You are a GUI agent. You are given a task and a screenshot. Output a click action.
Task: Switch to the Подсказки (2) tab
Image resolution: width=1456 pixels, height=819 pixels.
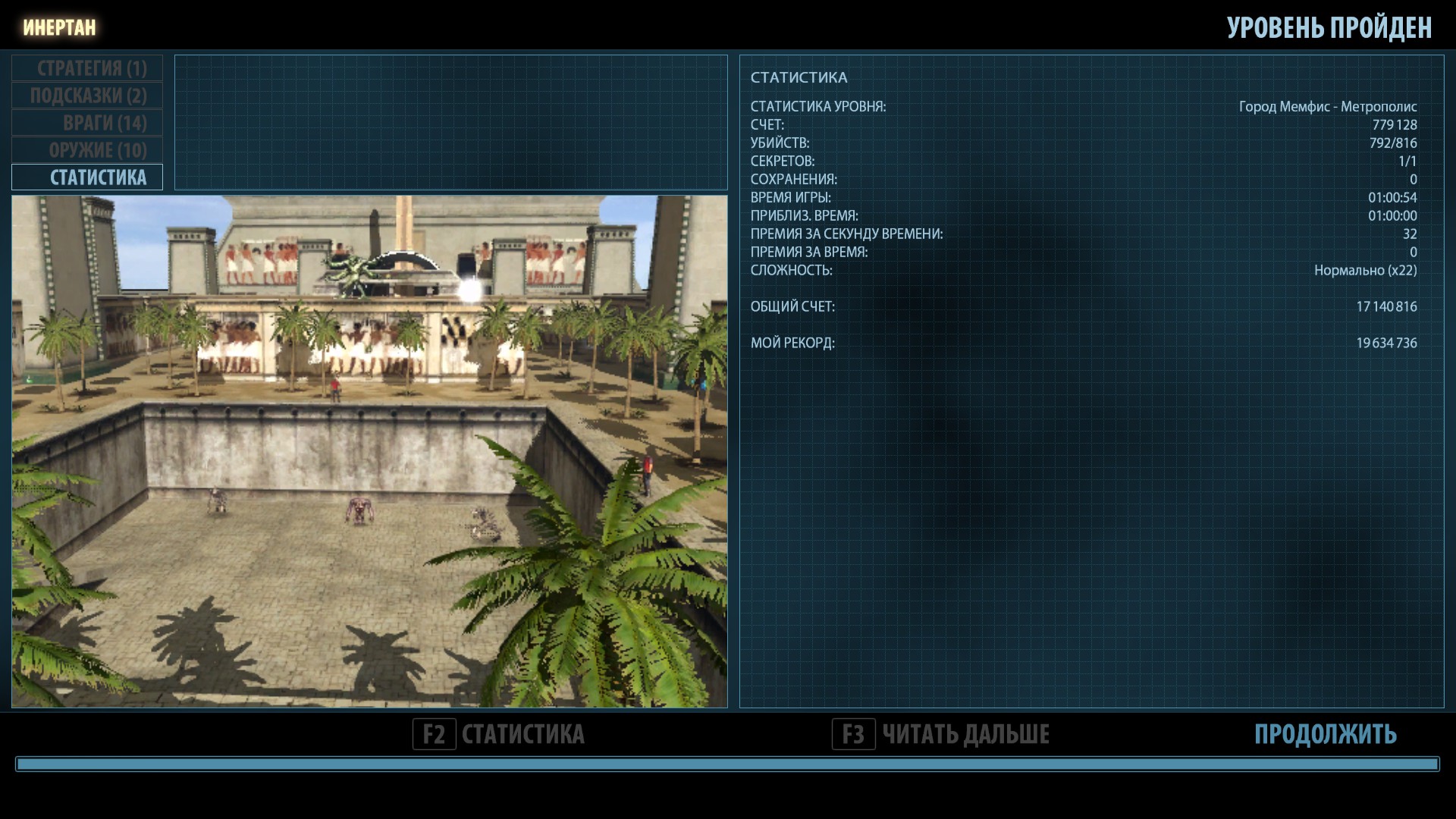(x=87, y=96)
